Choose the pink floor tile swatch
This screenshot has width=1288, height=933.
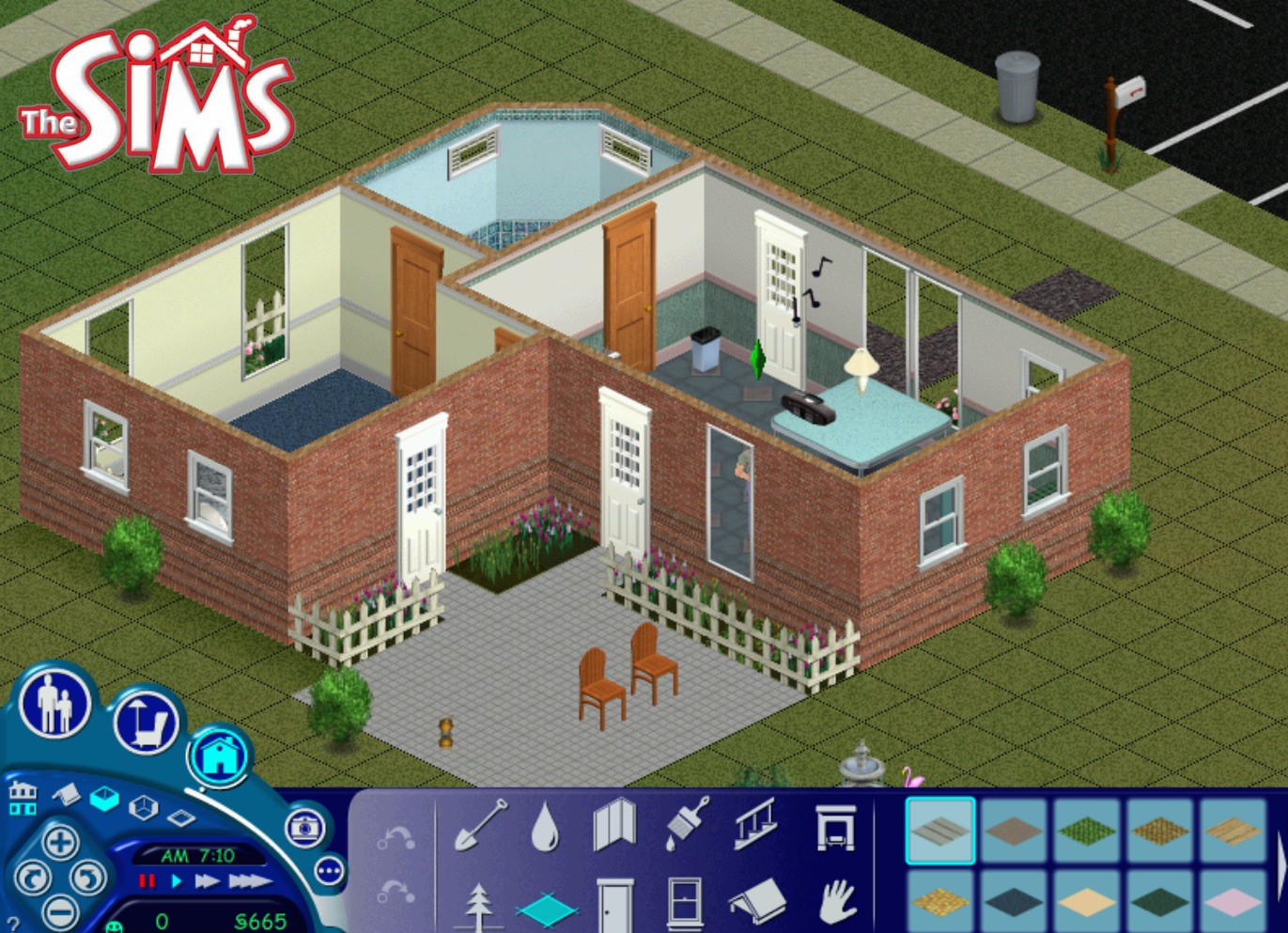click(1234, 902)
